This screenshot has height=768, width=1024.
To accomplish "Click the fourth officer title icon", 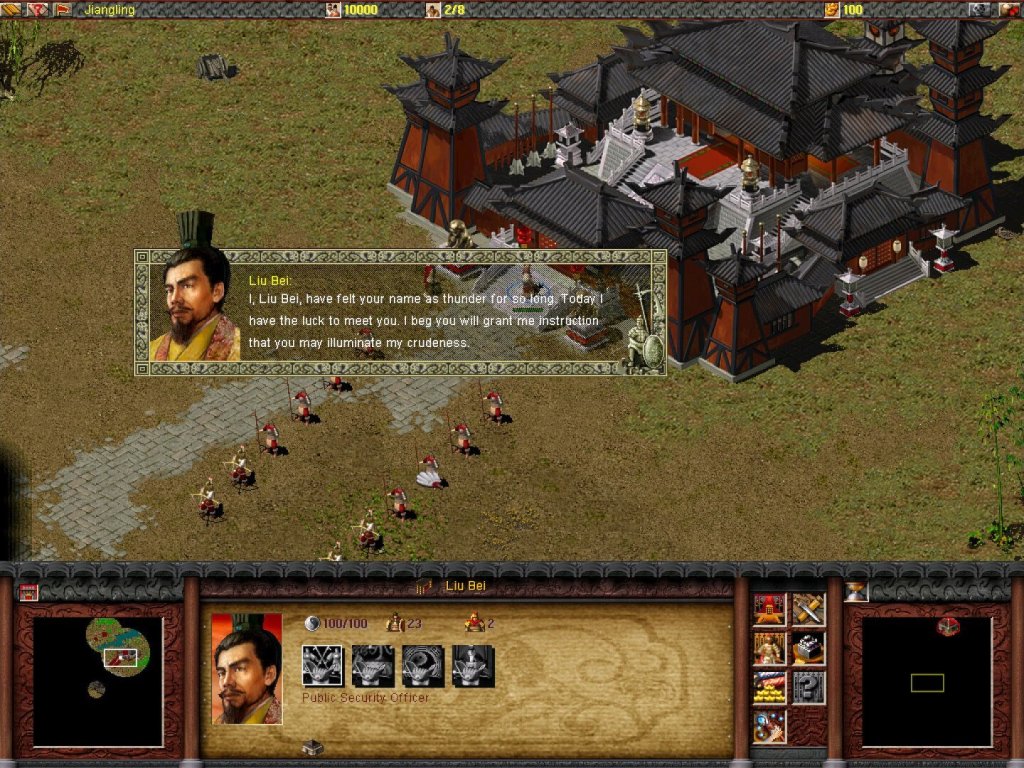I will (472, 666).
